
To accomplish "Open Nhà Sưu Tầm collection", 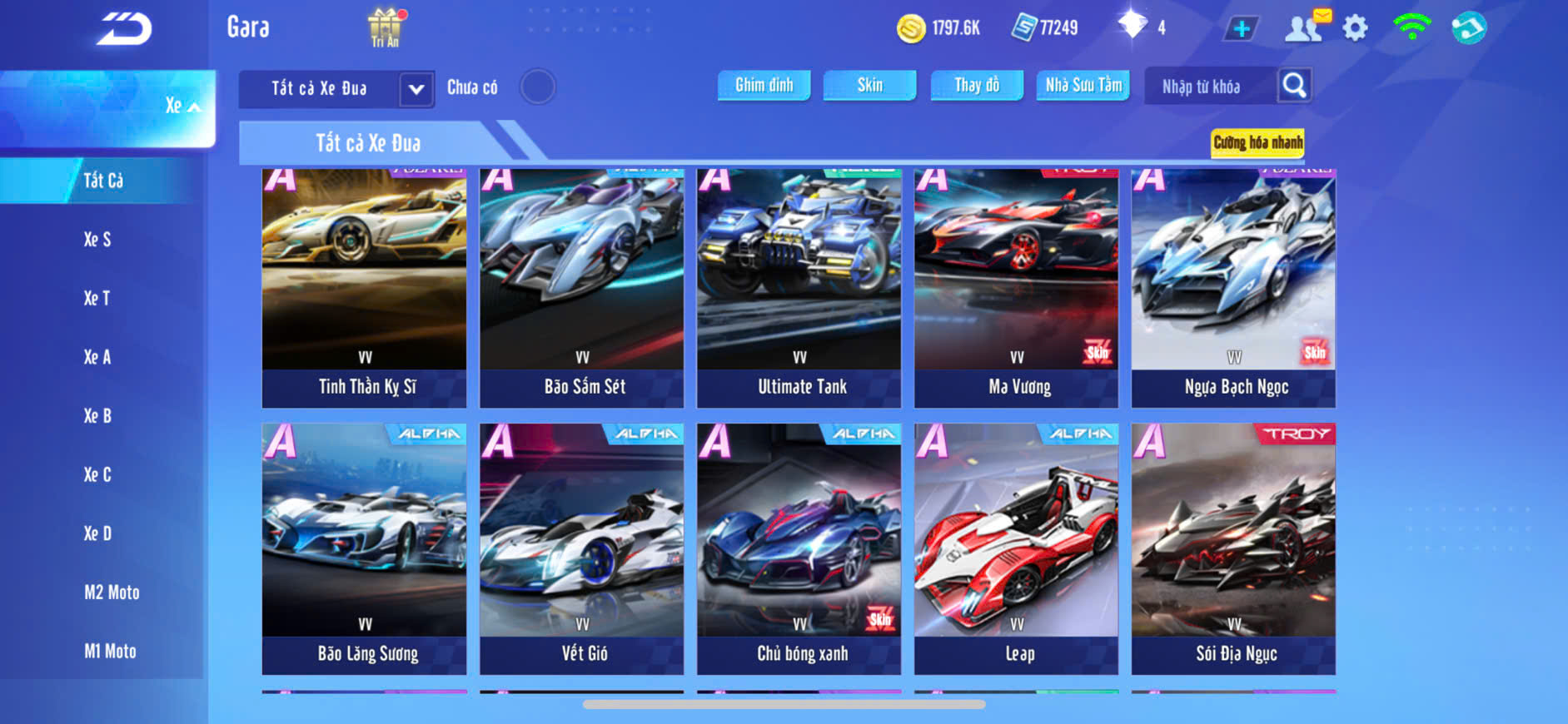I will [1083, 85].
